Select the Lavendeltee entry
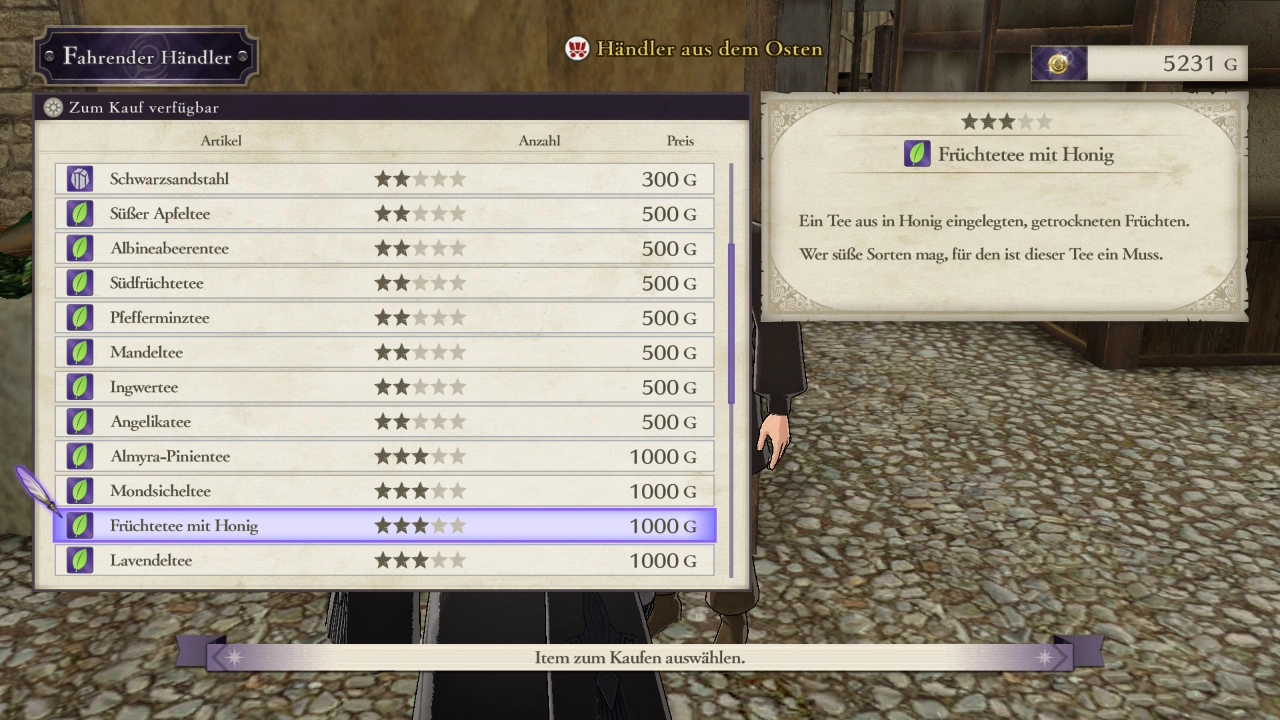The image size is (1280, 720). point(385,560)
